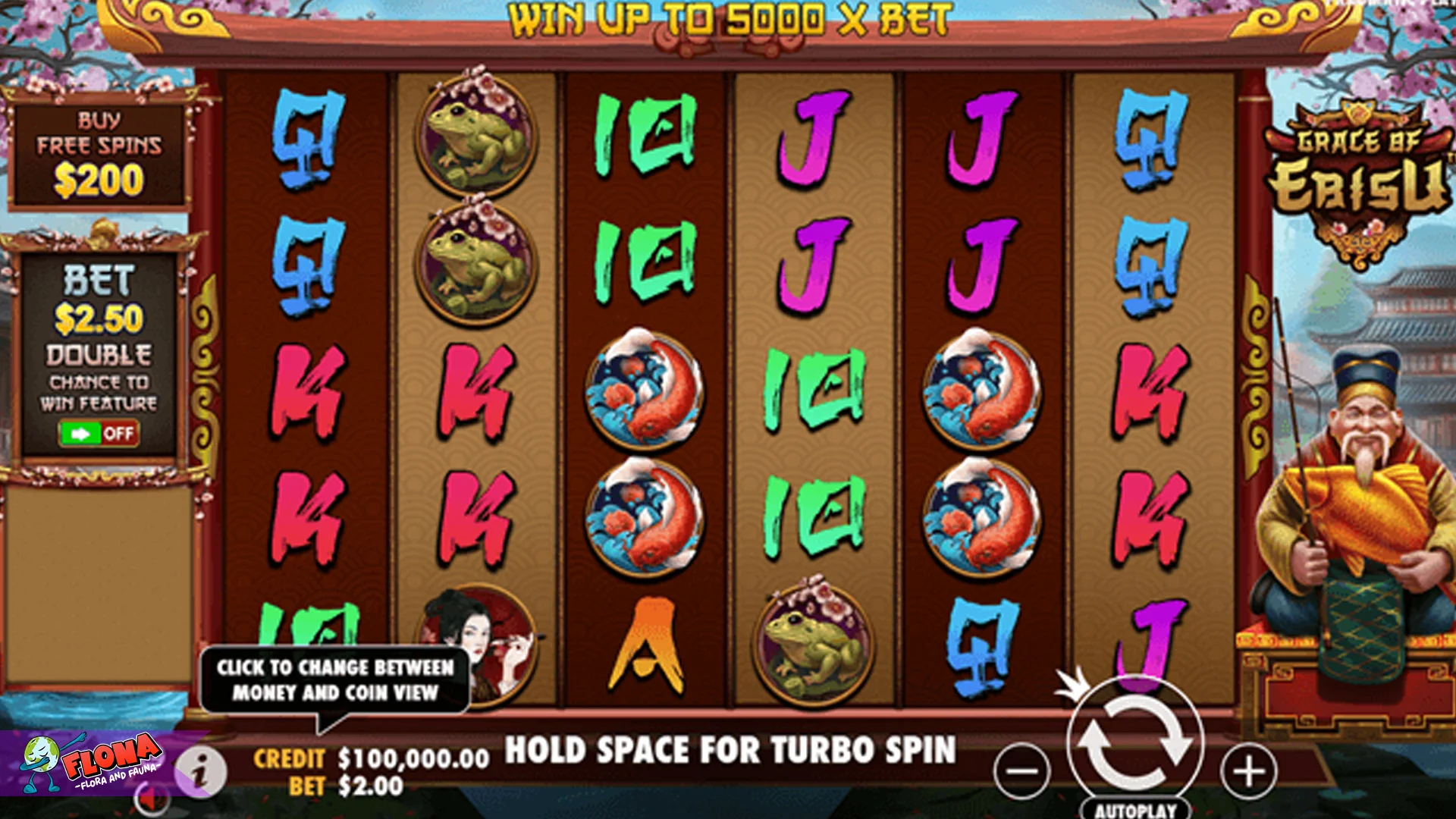Switch credit display between money and coins
Image resolution: width=1456 pixels, height=819 pixels.
coord(372,759)
